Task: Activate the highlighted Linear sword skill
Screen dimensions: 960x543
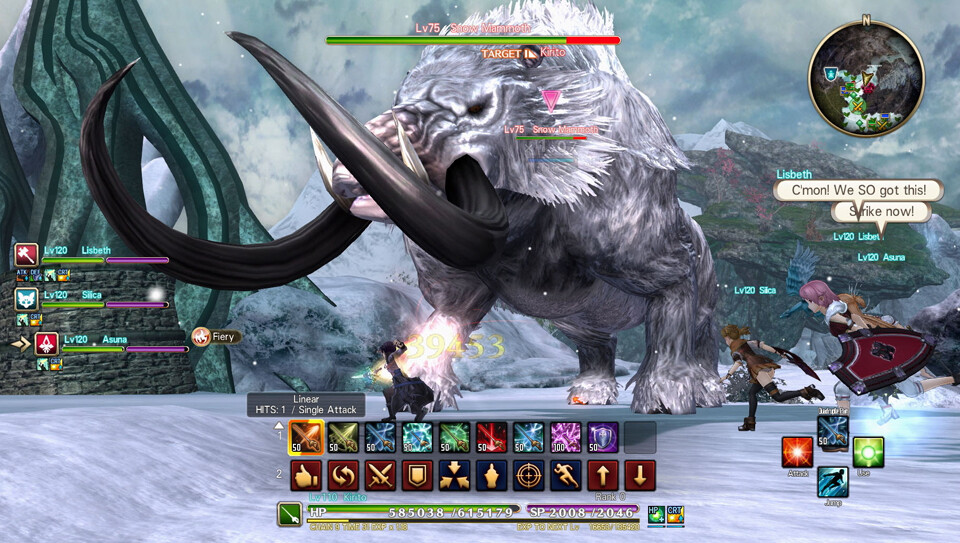Action: 306,438
